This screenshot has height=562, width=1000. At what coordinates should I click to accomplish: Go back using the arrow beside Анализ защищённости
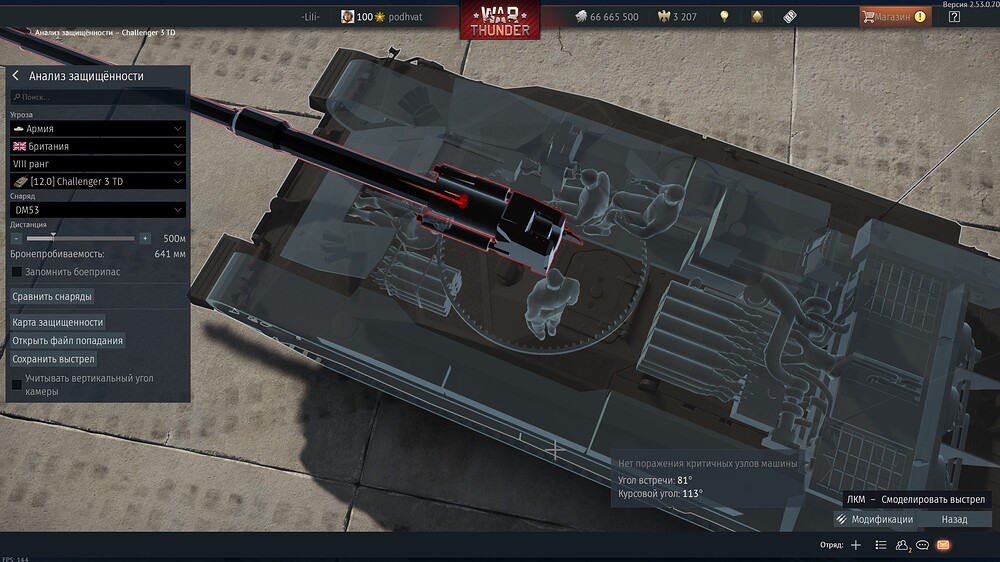click(x=16, y=76)
